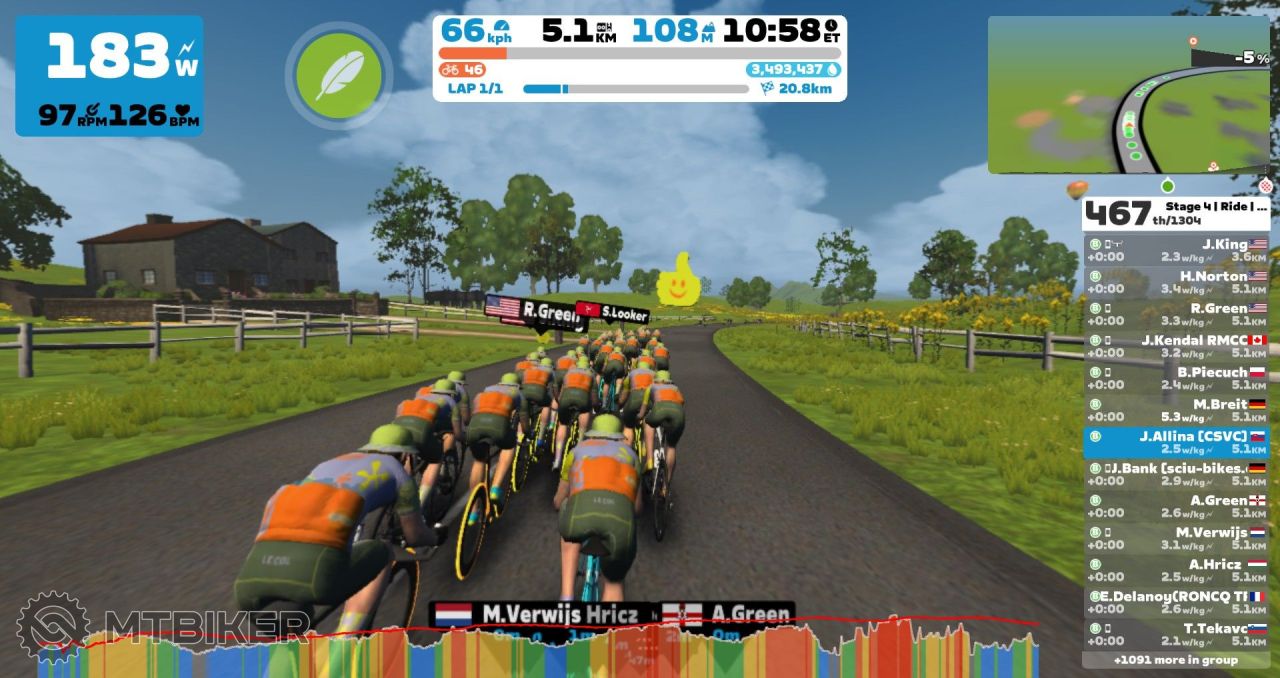Select E.Delanoy (RONCQ) rider row
1280x678 pixels.
click(1175, 602)
